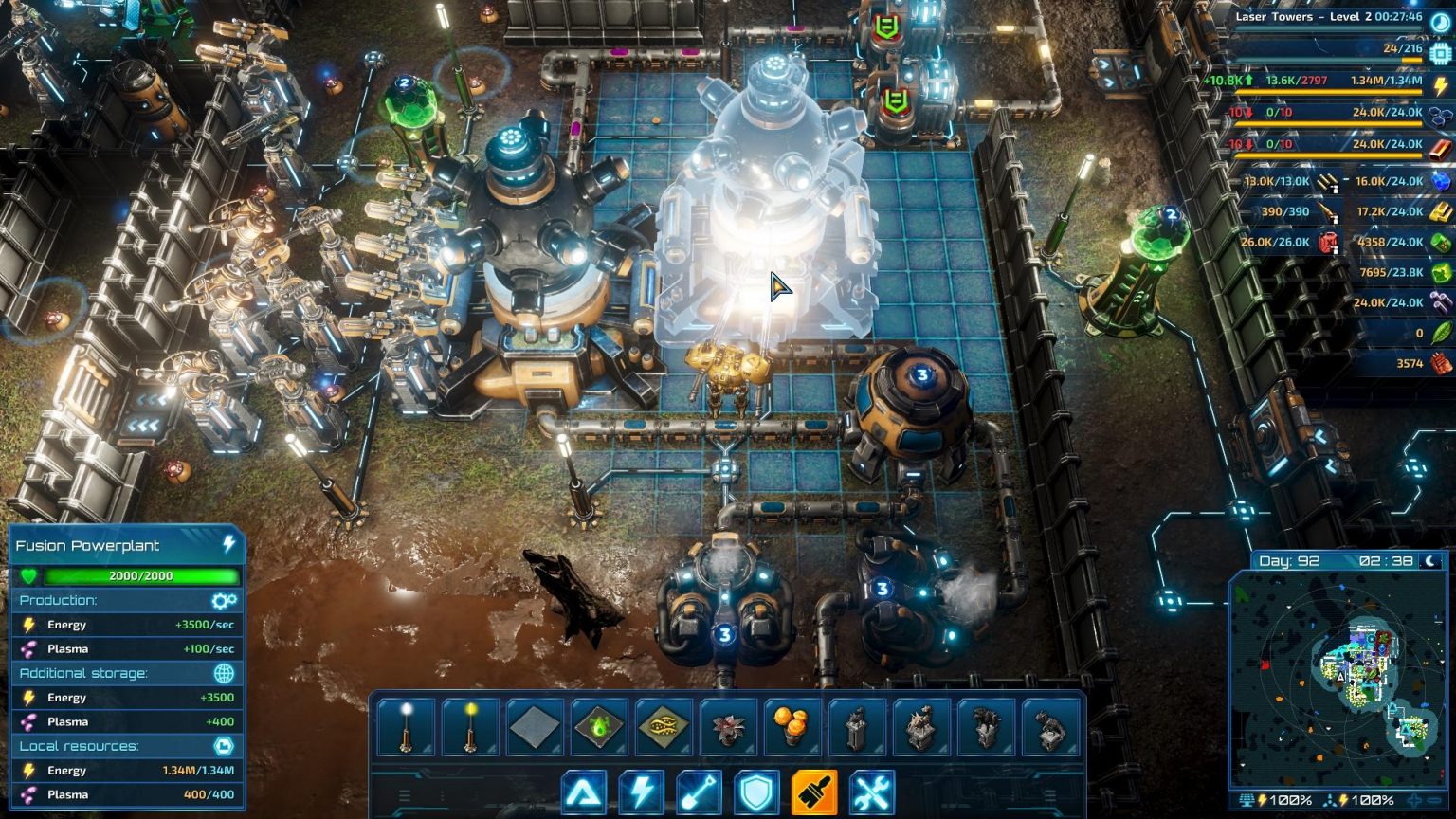
Task: Select the white lamp post build slot
Action: pyautogui.click(x=407, y=727)
